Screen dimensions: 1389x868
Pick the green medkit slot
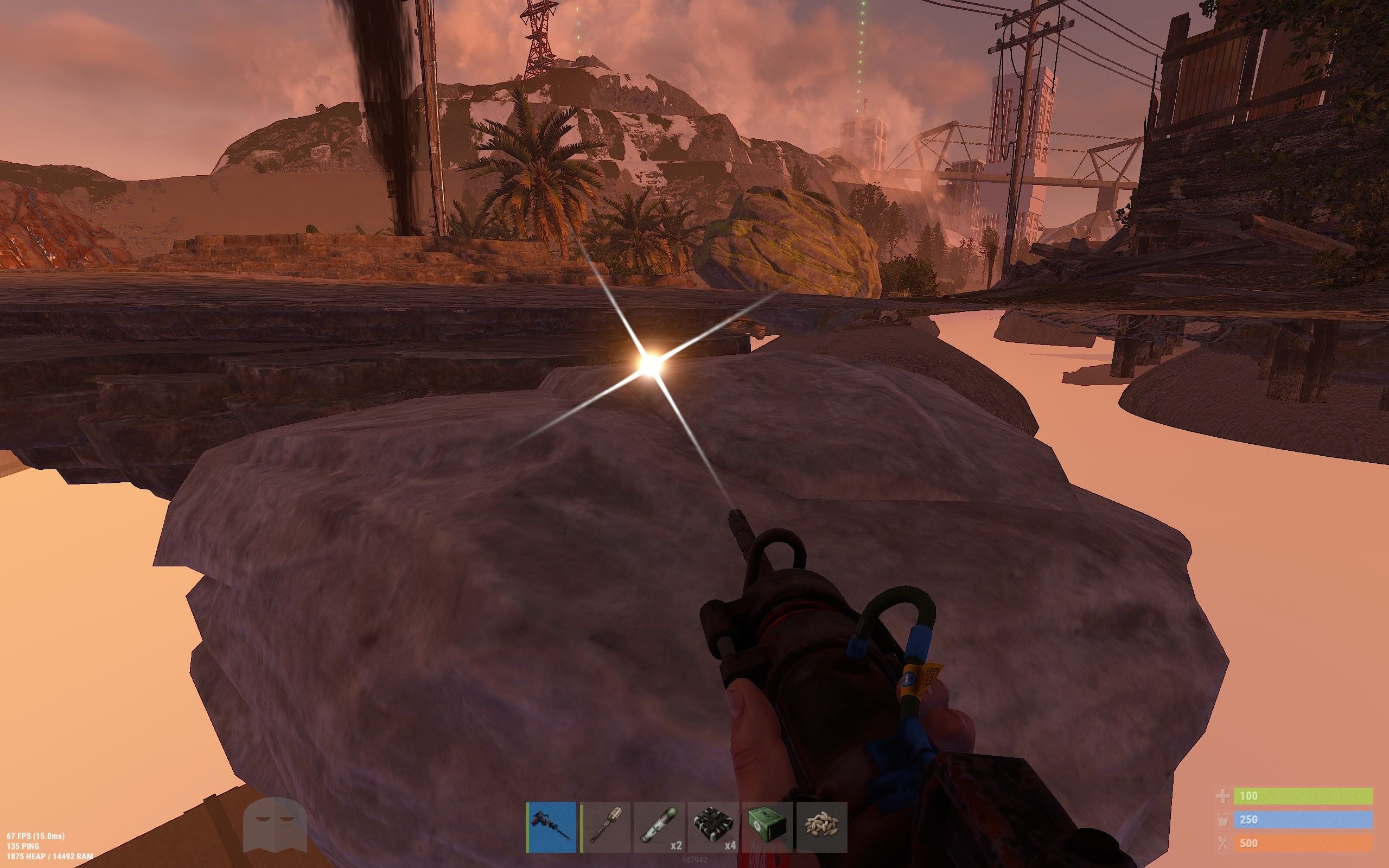(768, 827)
